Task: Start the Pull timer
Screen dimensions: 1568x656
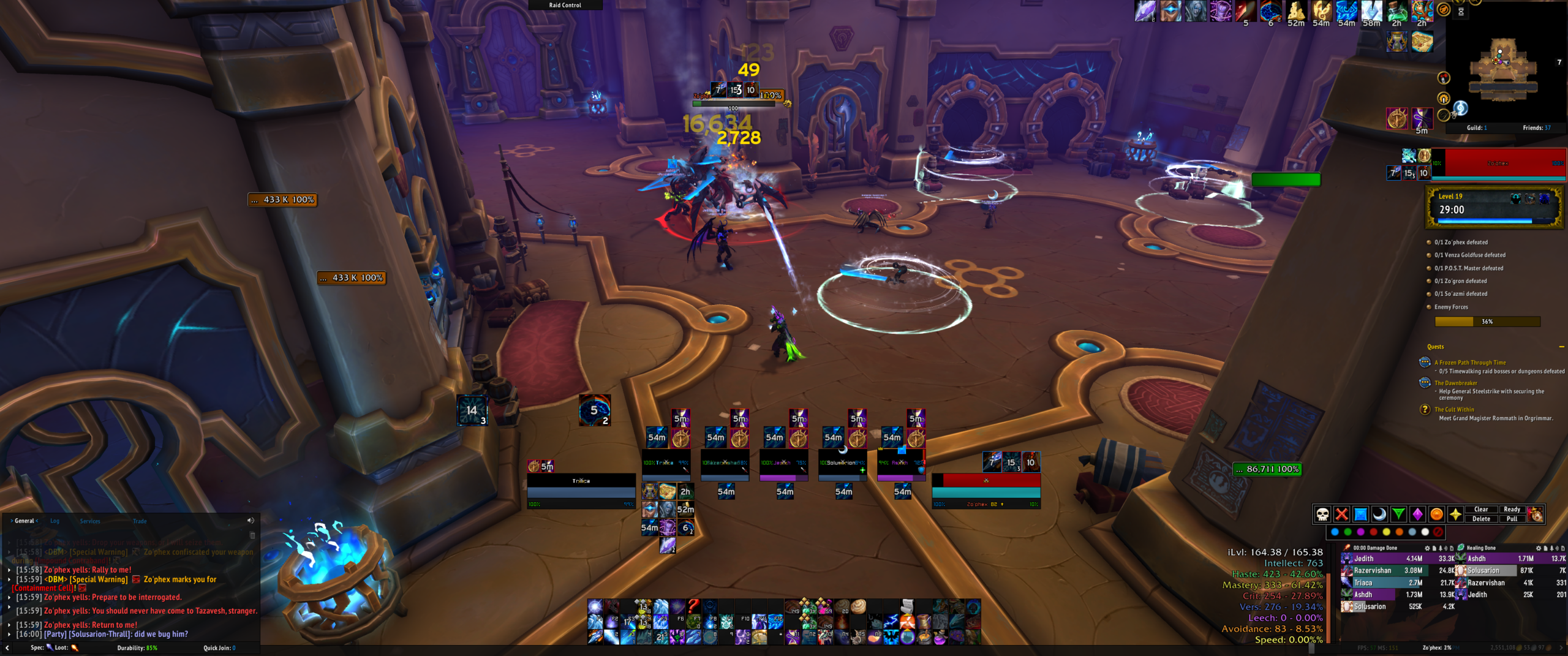Action: 1512,519
